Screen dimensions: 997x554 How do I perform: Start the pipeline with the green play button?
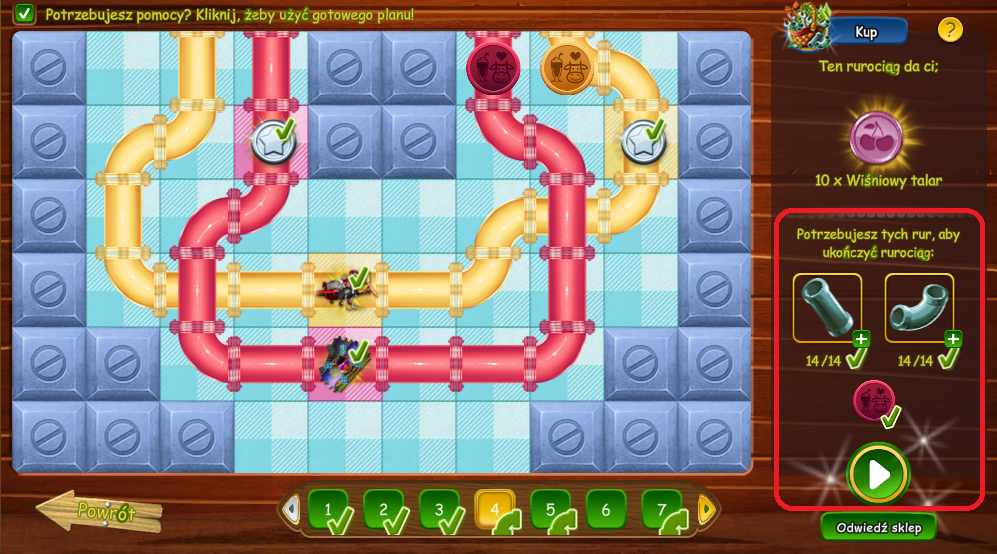[x=878, y=474]
